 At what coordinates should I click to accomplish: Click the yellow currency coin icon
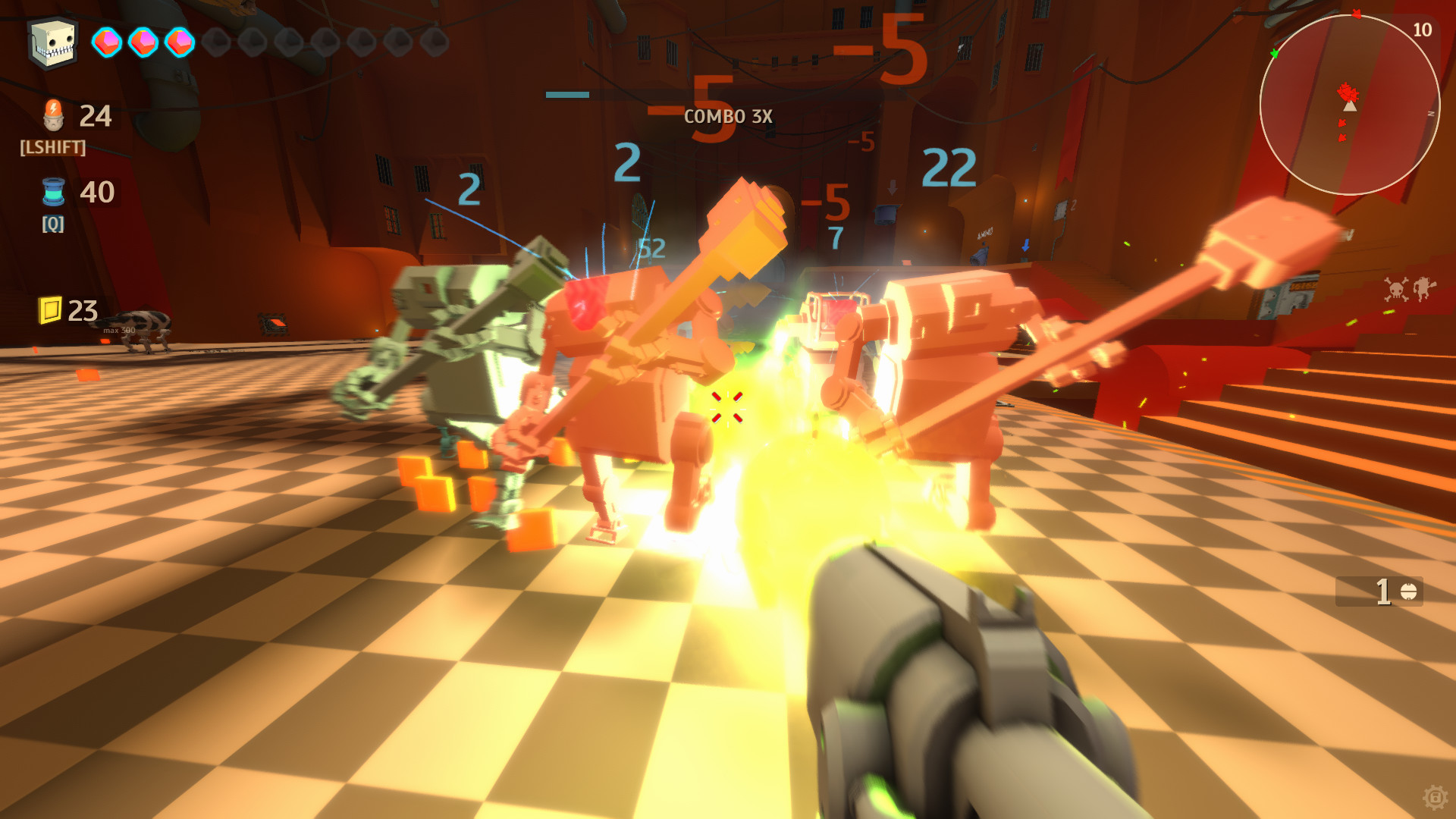[51, 309]
